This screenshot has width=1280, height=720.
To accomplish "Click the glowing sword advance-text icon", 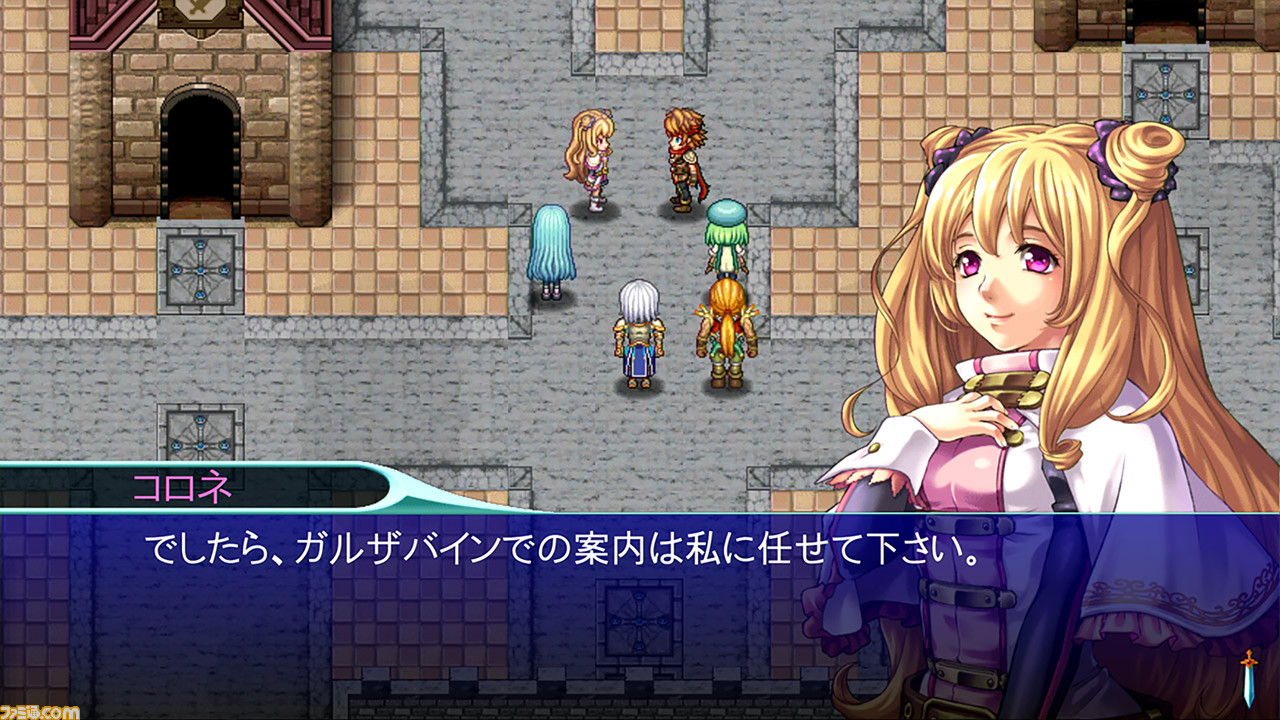I will (1249, 680).
